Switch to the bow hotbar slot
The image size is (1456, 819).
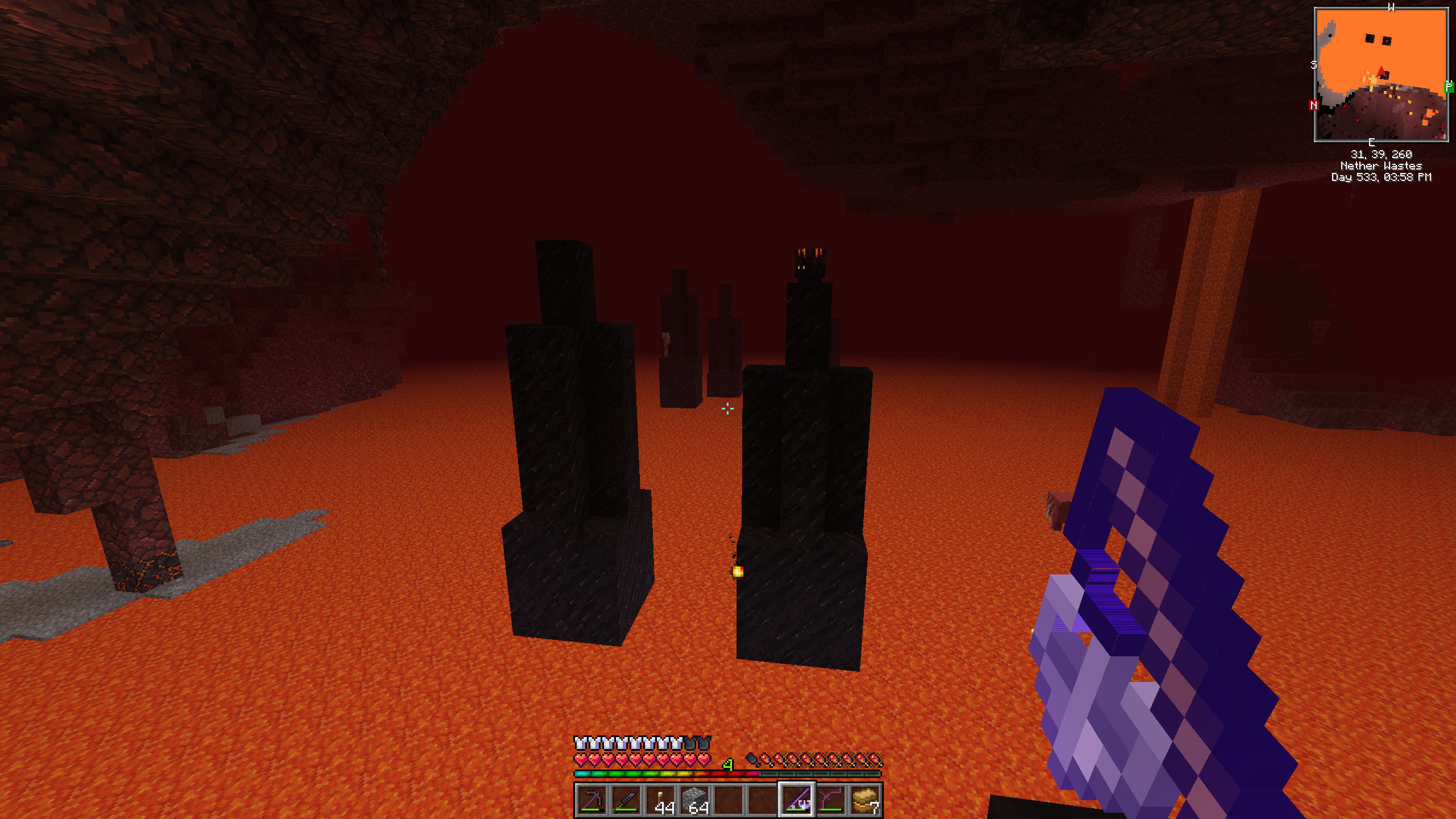831,800
